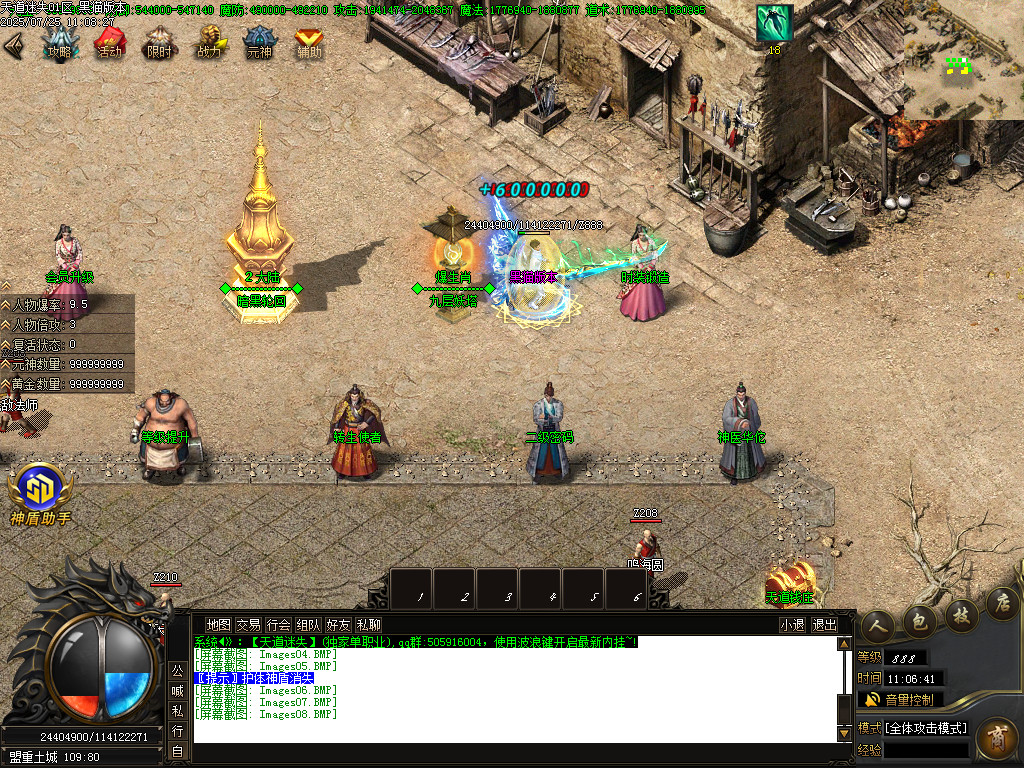Viewport: 1024px width, 768px height.
Task: Collapse the top icon bar with the arrow
Action: 13,45
